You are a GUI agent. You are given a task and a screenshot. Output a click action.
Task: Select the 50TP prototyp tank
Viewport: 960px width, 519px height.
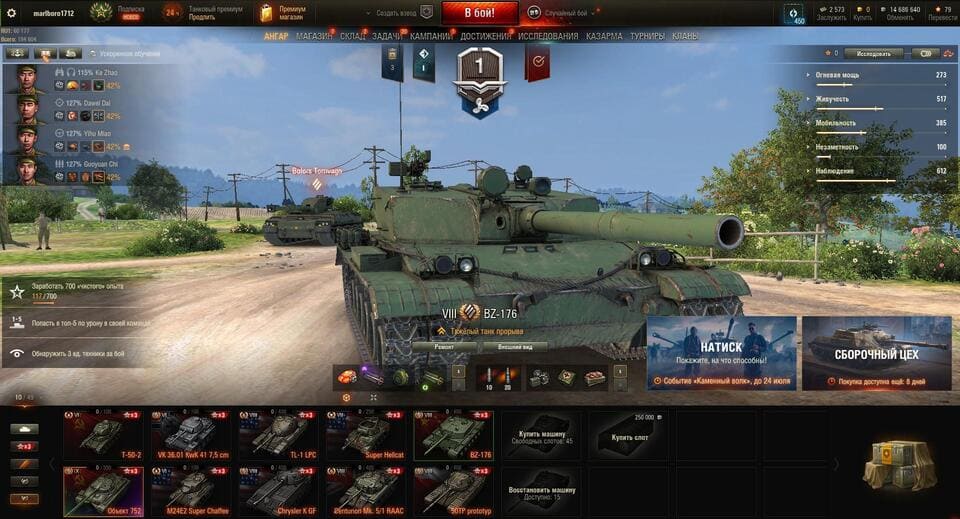pyautogui.click(x=454, y=490)
